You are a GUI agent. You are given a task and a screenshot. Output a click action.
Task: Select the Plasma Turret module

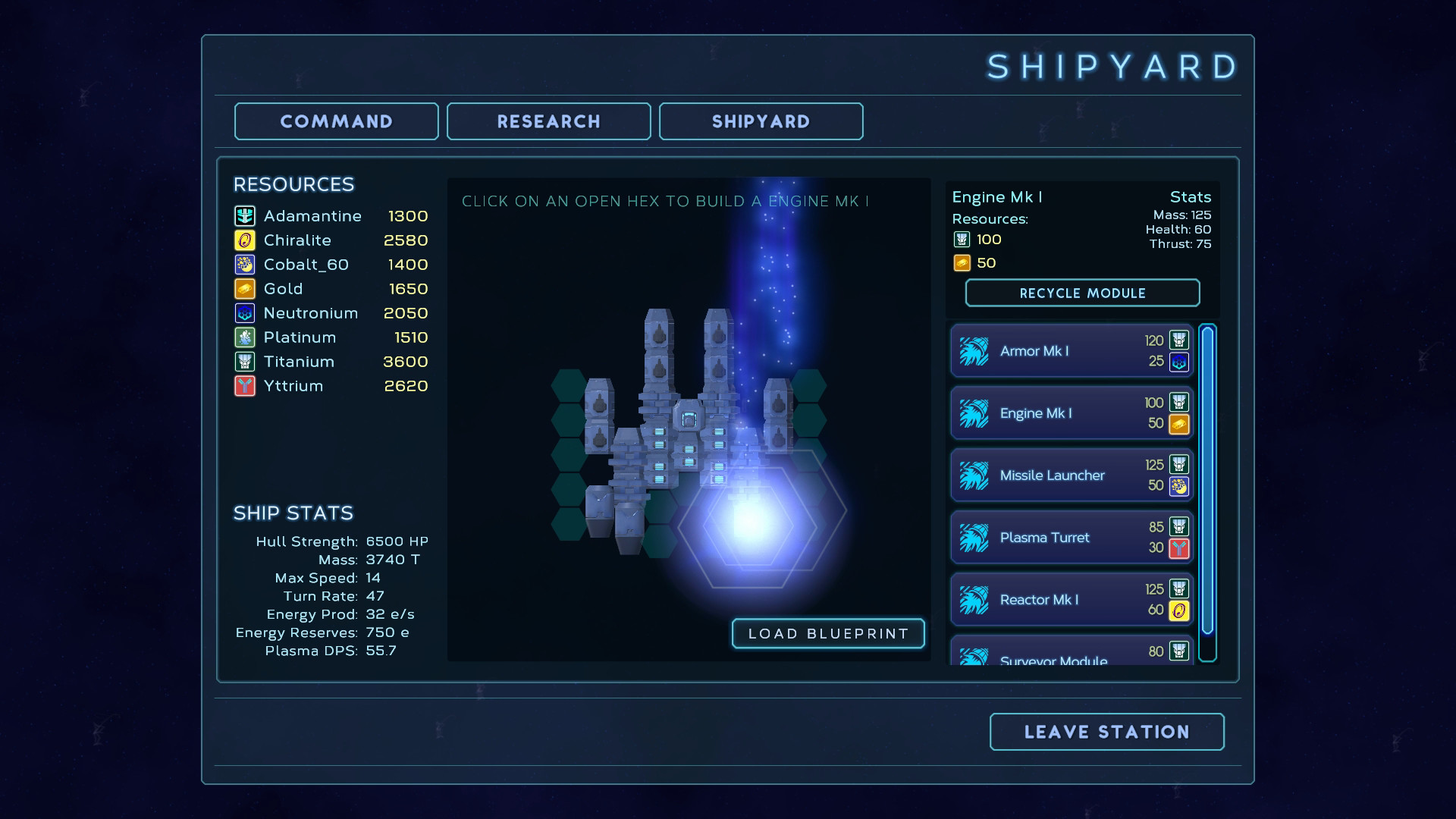pos(1069,537)
